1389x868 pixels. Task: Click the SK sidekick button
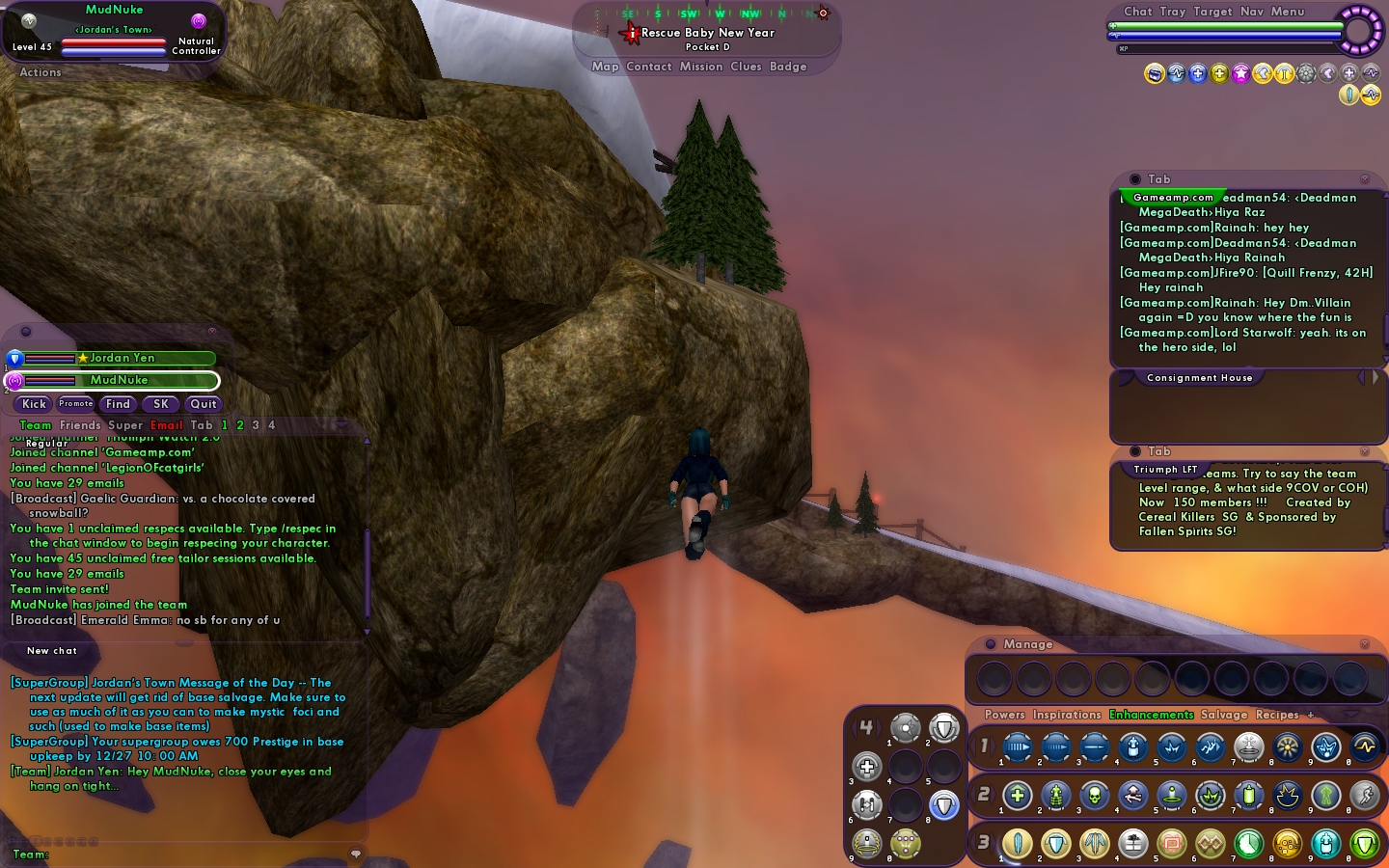pos(161,404)
